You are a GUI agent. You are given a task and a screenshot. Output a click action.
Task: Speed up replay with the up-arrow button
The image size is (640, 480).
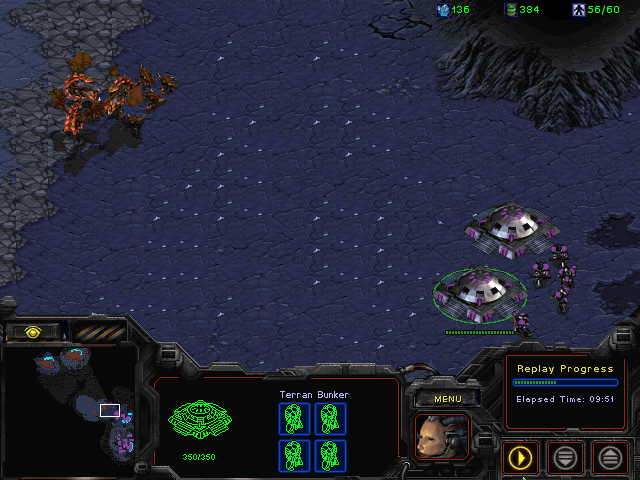(610, 458)
